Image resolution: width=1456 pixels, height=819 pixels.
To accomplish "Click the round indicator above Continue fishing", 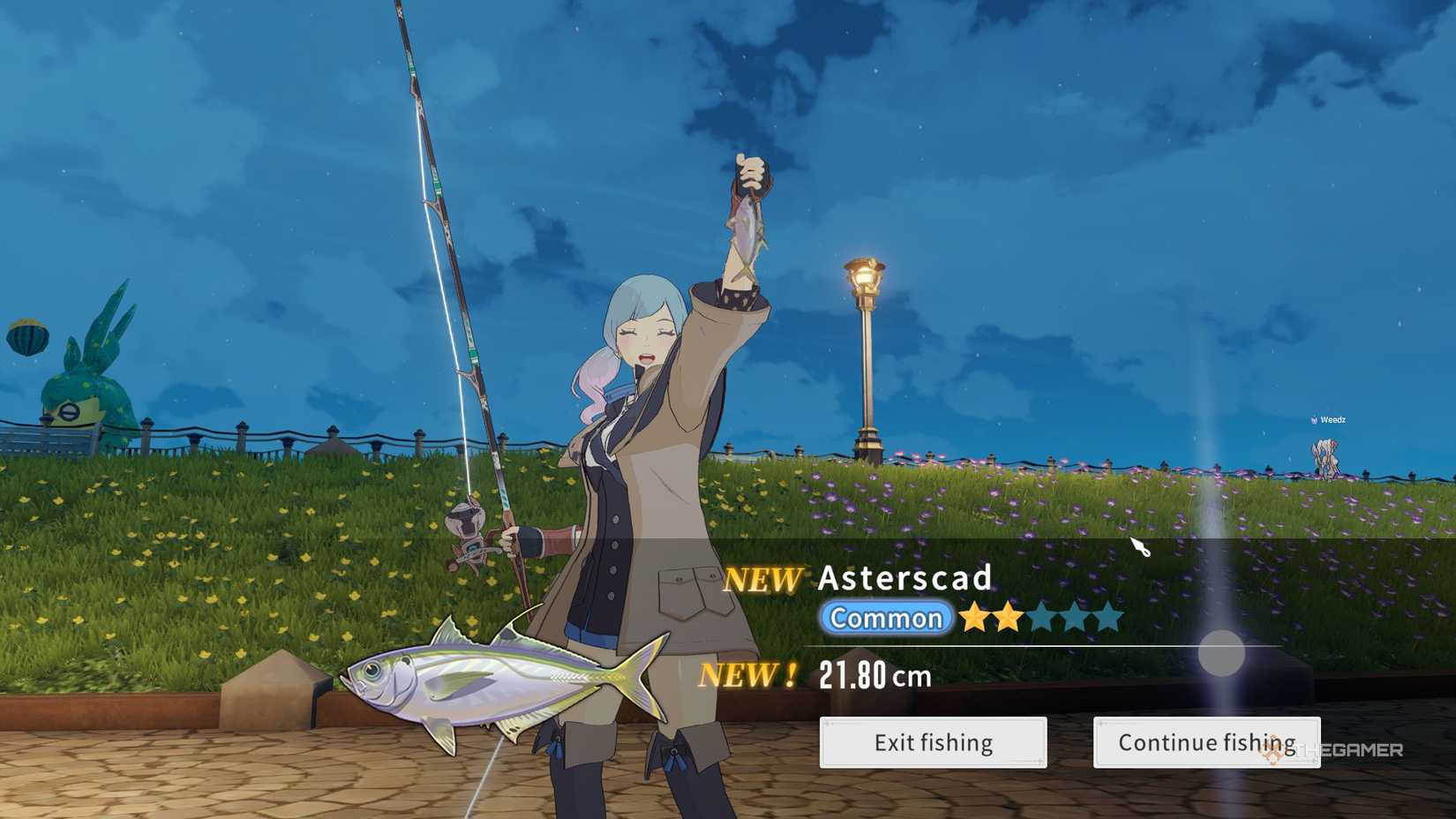I will point(1222,653).
